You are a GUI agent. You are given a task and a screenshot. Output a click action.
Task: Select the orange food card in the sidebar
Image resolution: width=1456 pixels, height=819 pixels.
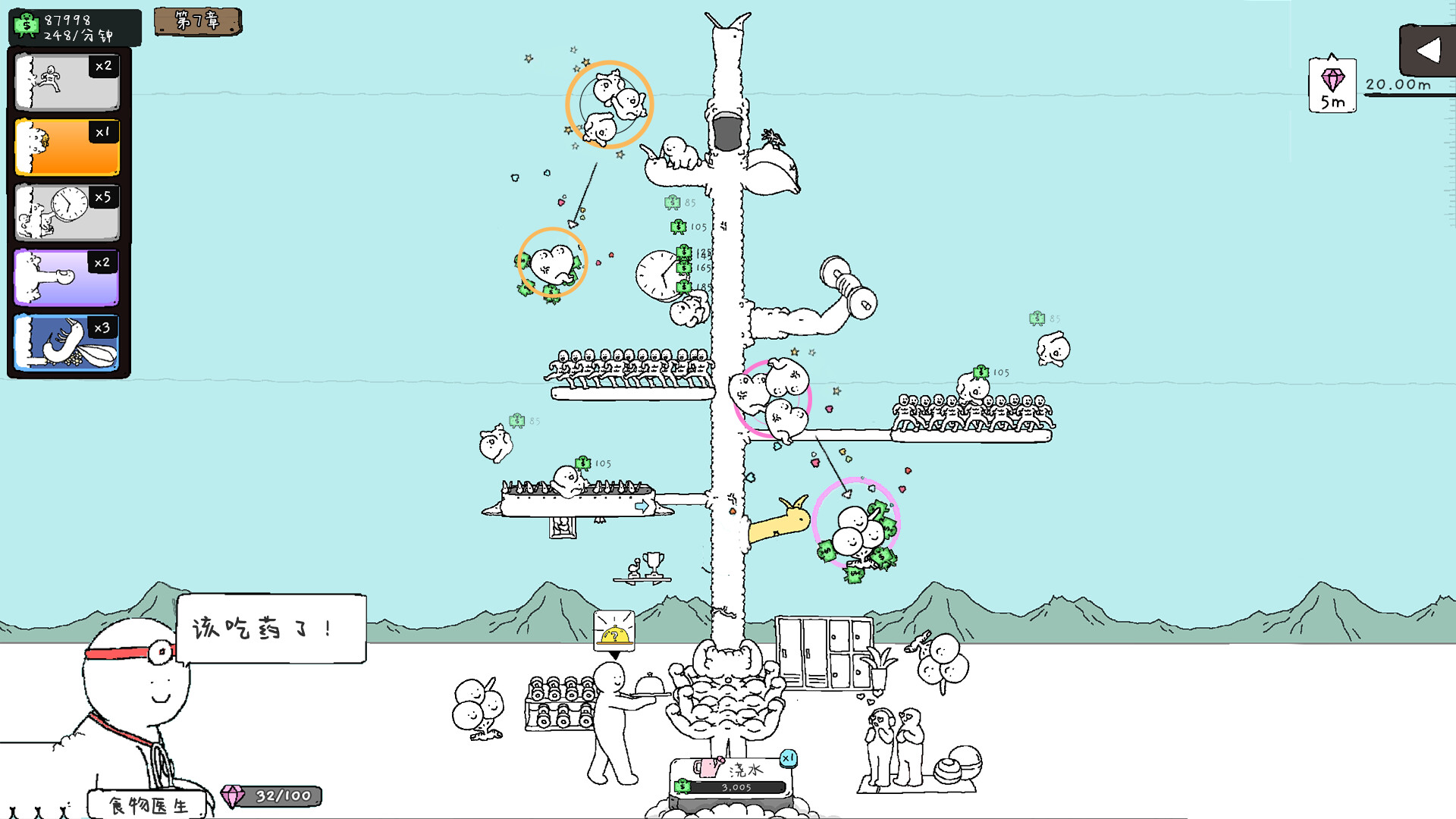pyautogui.click(x=67, y=146)
